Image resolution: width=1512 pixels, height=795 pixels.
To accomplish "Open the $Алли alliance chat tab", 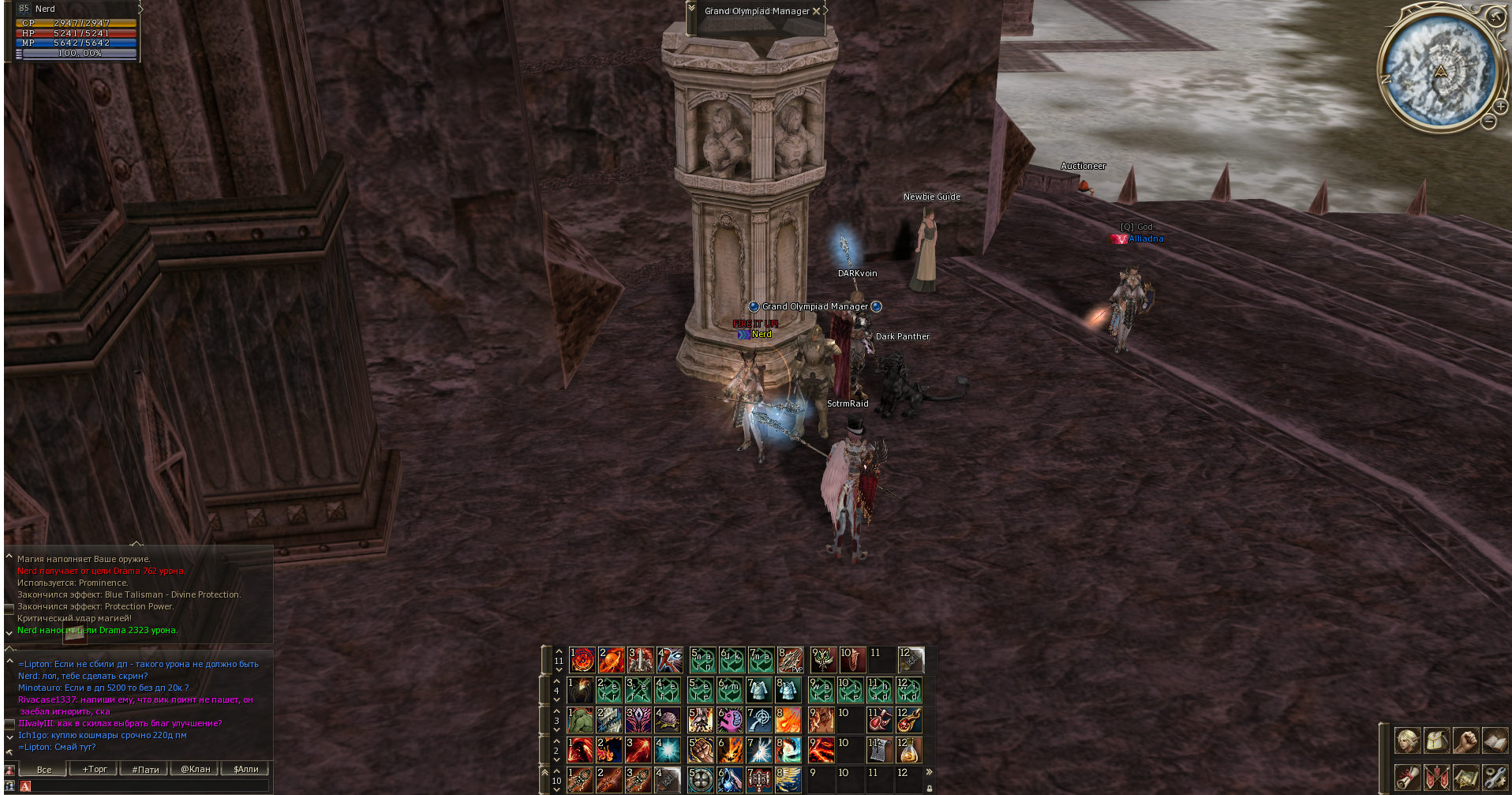I will point(246,769).
